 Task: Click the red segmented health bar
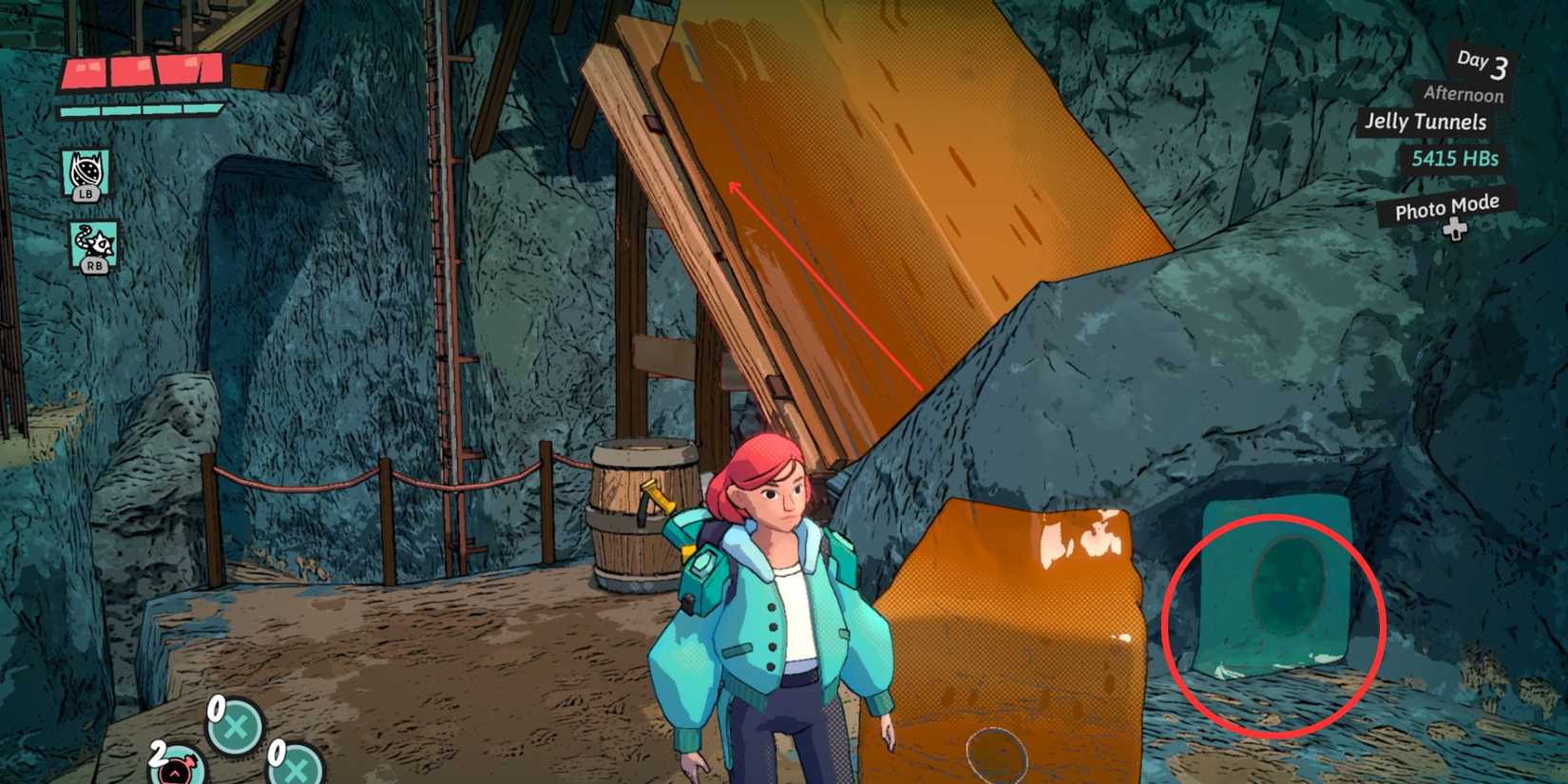[x=143, y=71]
